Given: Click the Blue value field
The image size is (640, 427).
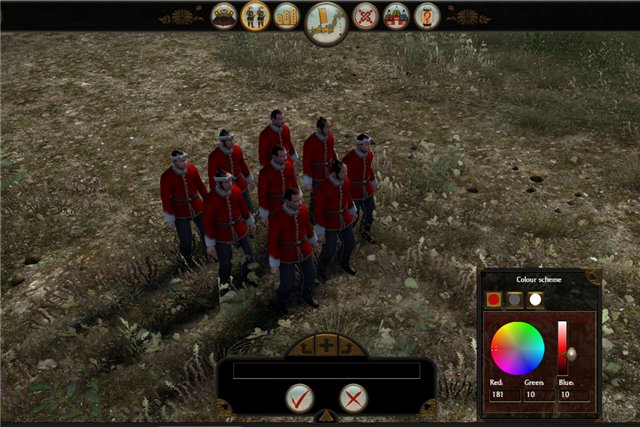Looking at the screenshot, I should pyautogui.click(x=573, y=395).
